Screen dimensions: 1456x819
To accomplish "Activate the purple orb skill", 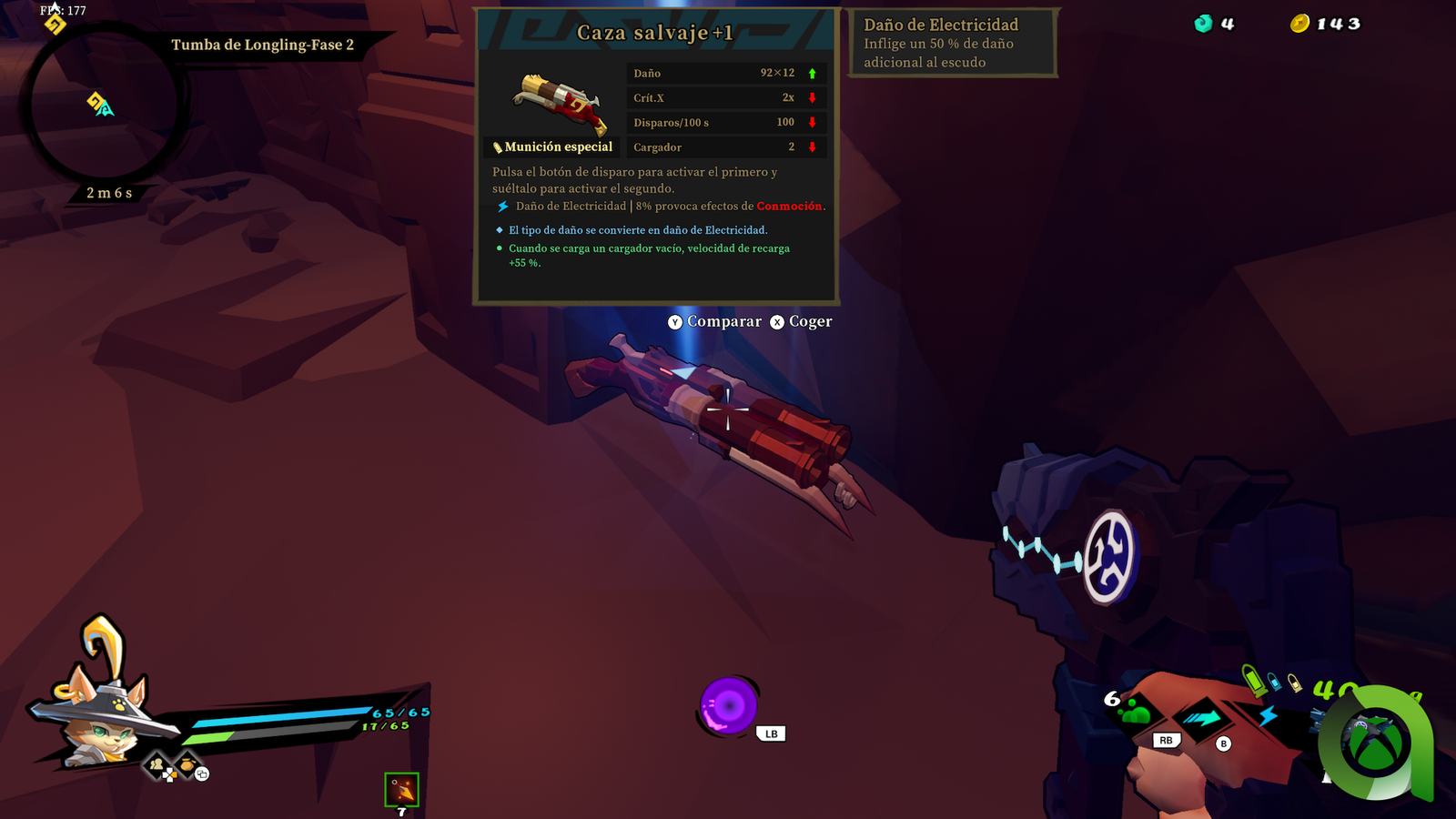I will click(728, 705).
